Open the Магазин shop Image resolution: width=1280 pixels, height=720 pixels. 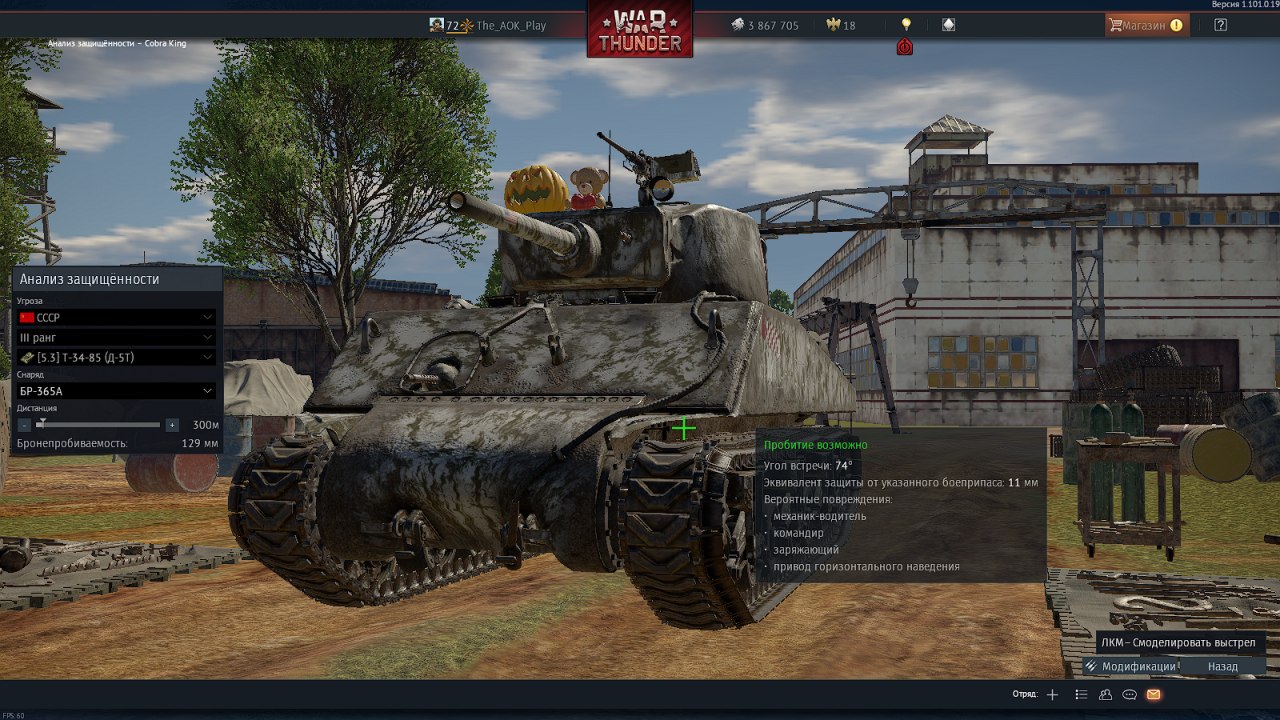(1146, 25)
